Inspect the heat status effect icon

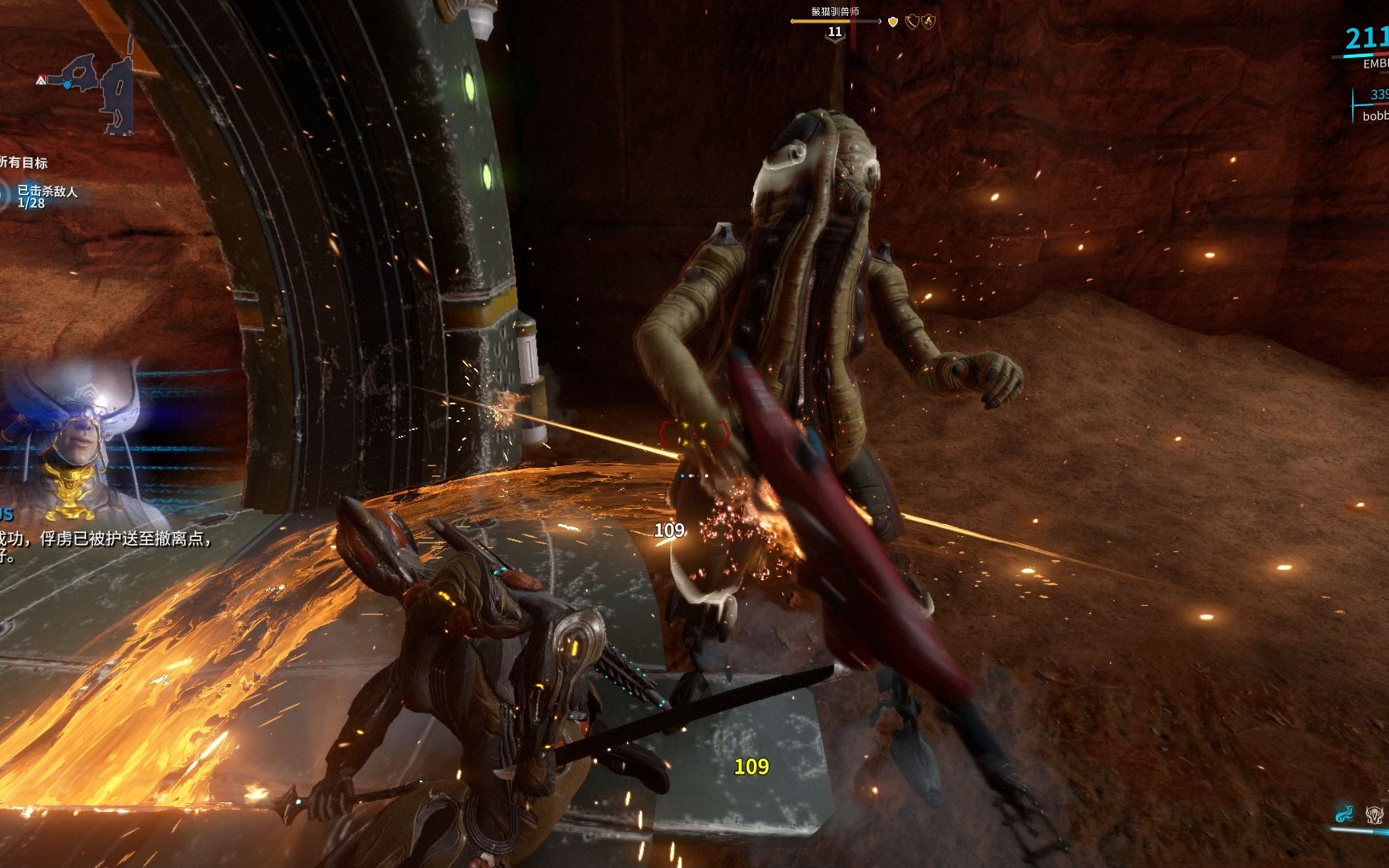[928, 22]
